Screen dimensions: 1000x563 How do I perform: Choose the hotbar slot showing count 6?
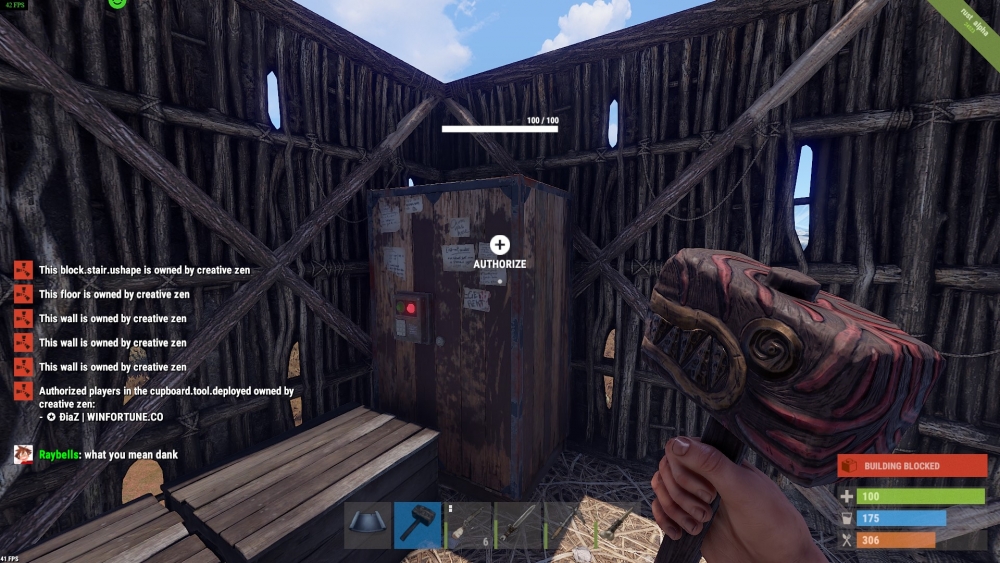coord(468,525)
